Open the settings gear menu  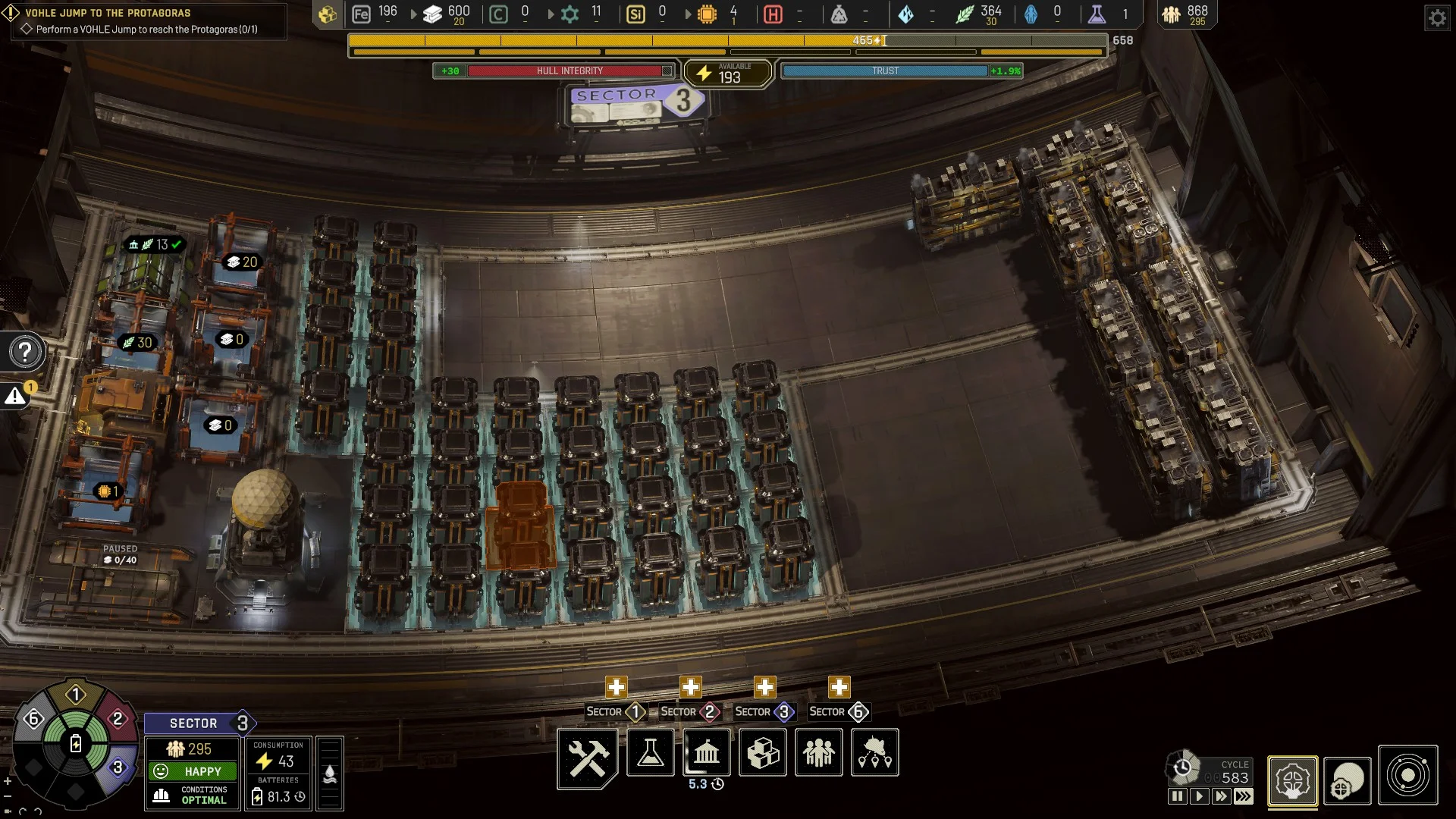coord(1438,17)
